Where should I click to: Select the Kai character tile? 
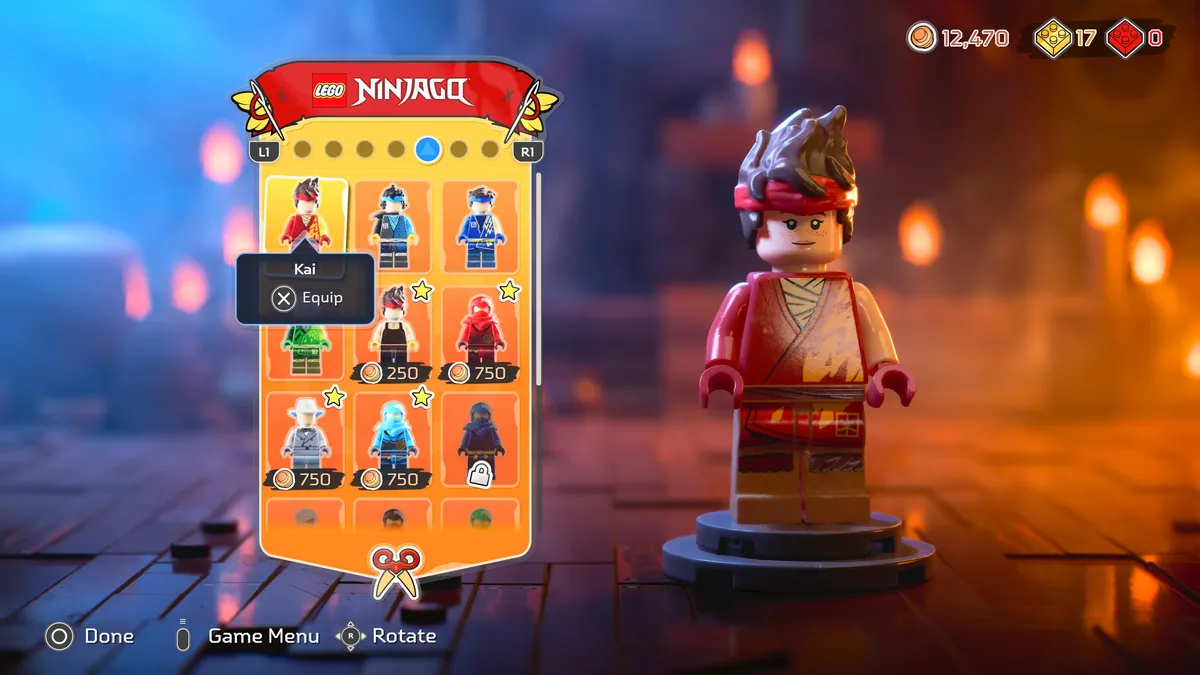pyautogui.click(x=306, y=213)
